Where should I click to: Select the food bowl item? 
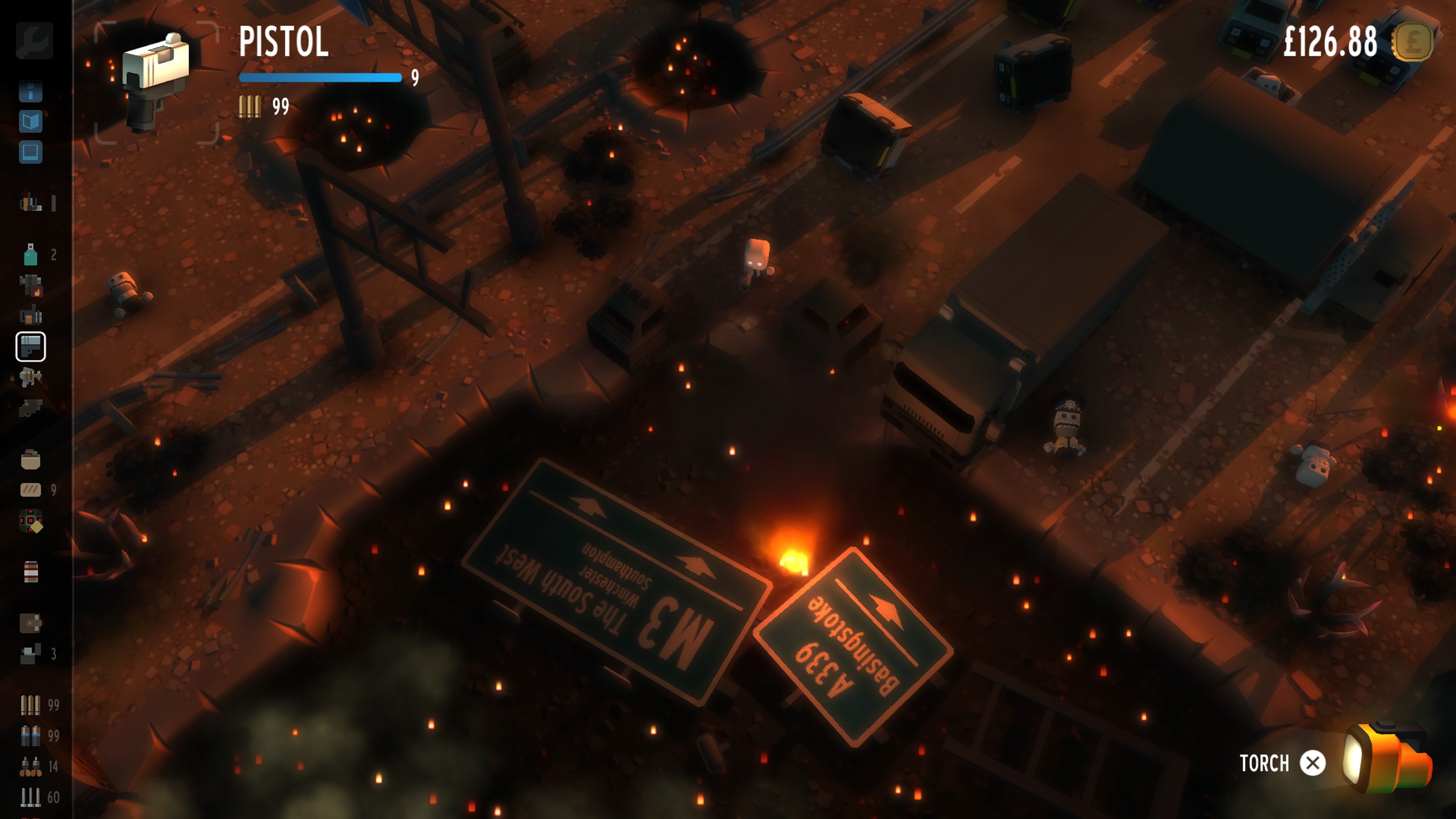(30, 460)
